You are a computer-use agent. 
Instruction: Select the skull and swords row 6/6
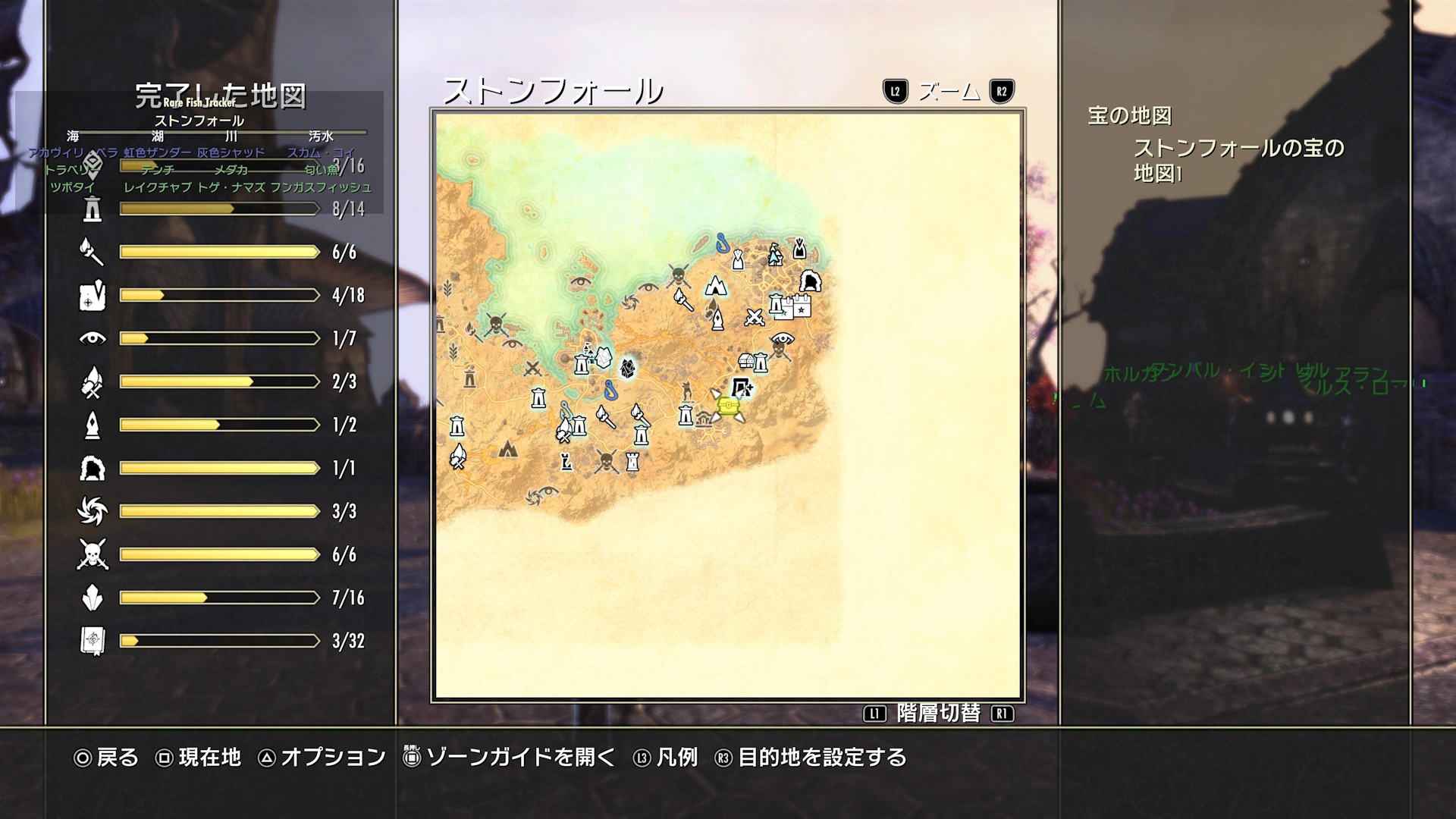tap(220, 554)
